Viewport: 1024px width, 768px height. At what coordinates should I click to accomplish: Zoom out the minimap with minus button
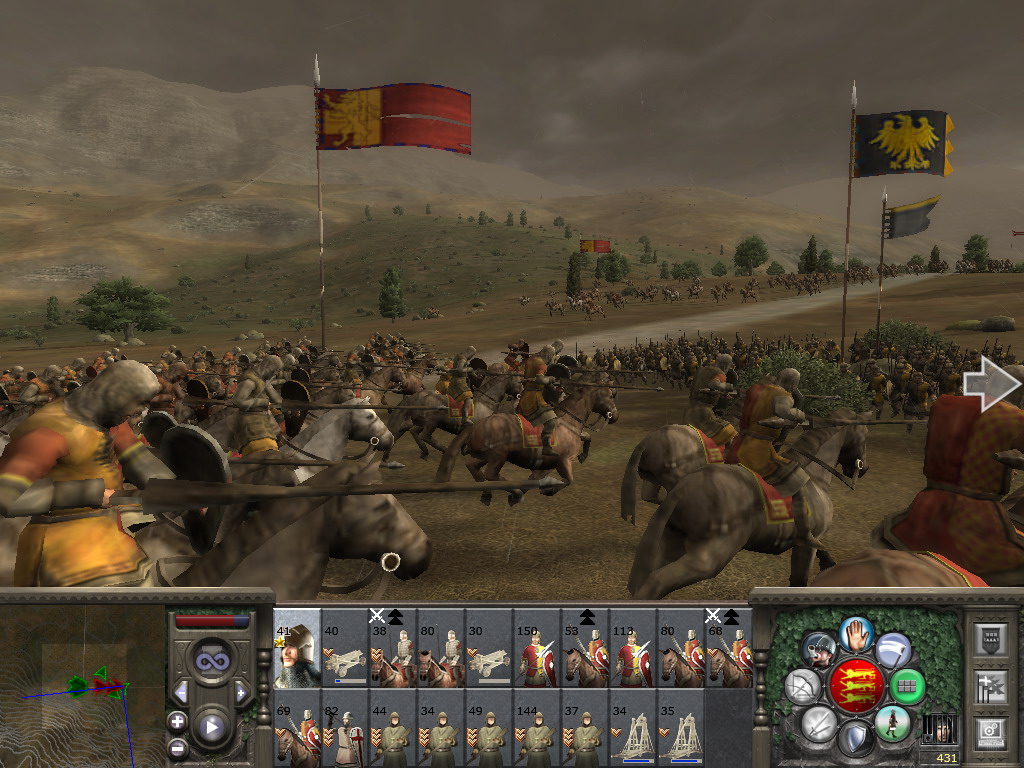coord(178,747)
